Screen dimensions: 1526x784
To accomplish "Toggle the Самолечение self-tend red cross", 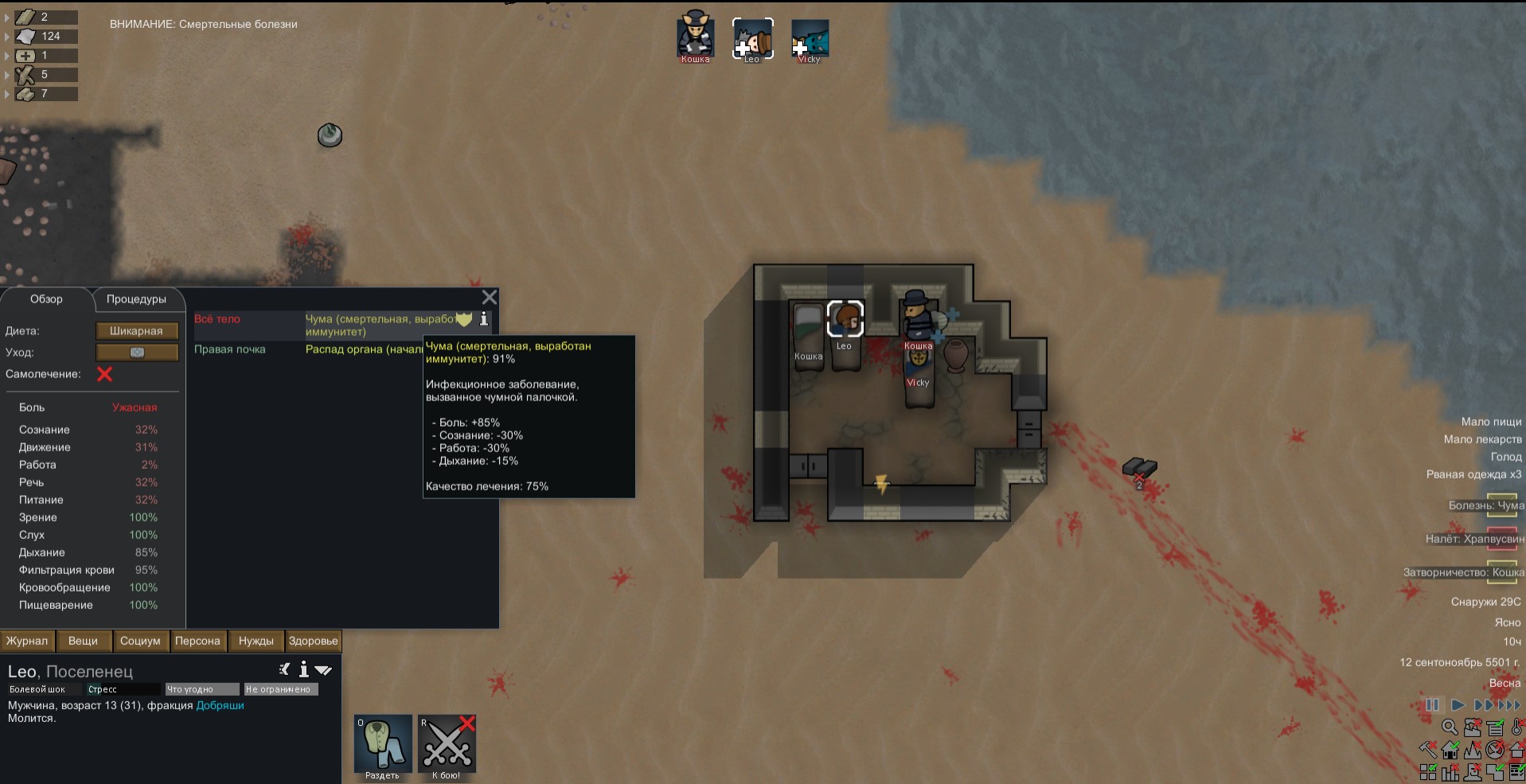I will point(104,374).
